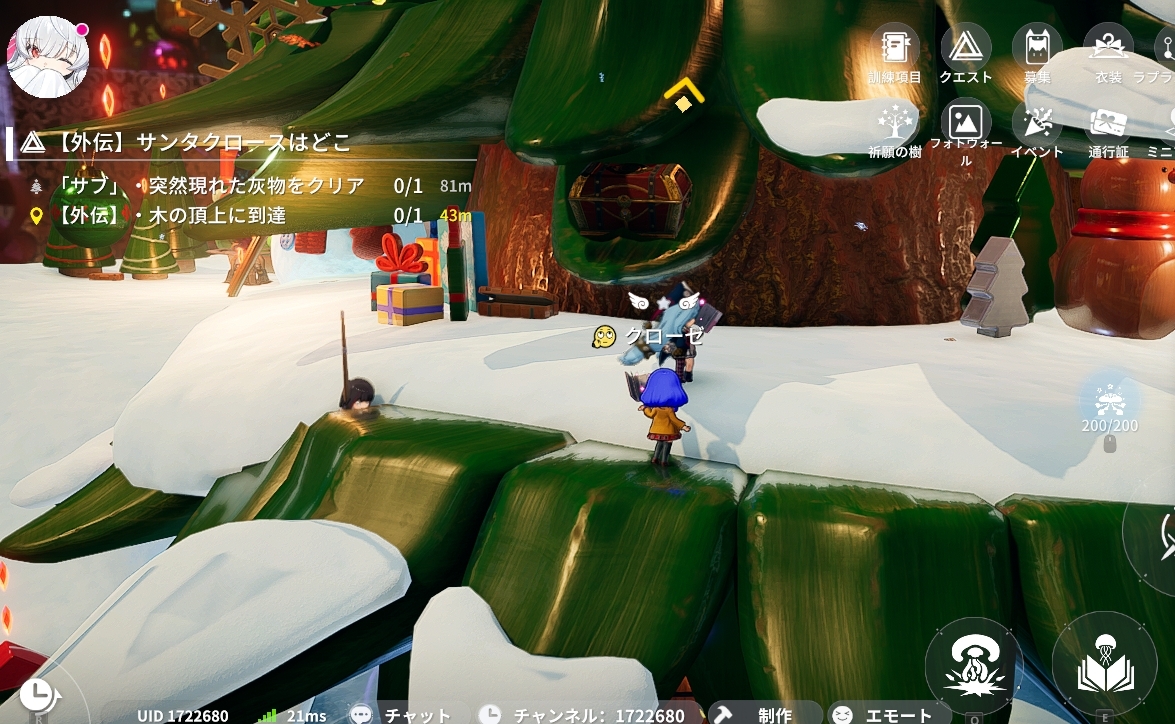Open the 制作 crafting menu

[x=762, y=714]
